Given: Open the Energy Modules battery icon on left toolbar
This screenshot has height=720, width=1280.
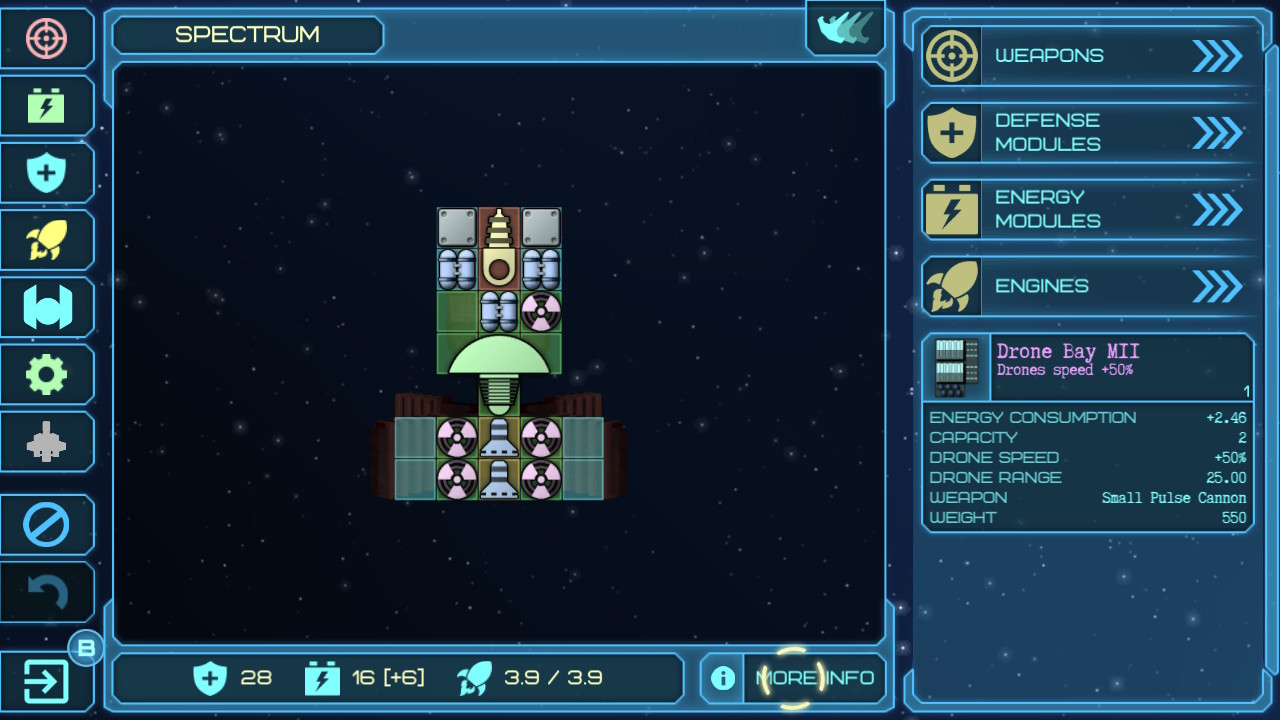Looking at the screenshot, I should (46, 105).
